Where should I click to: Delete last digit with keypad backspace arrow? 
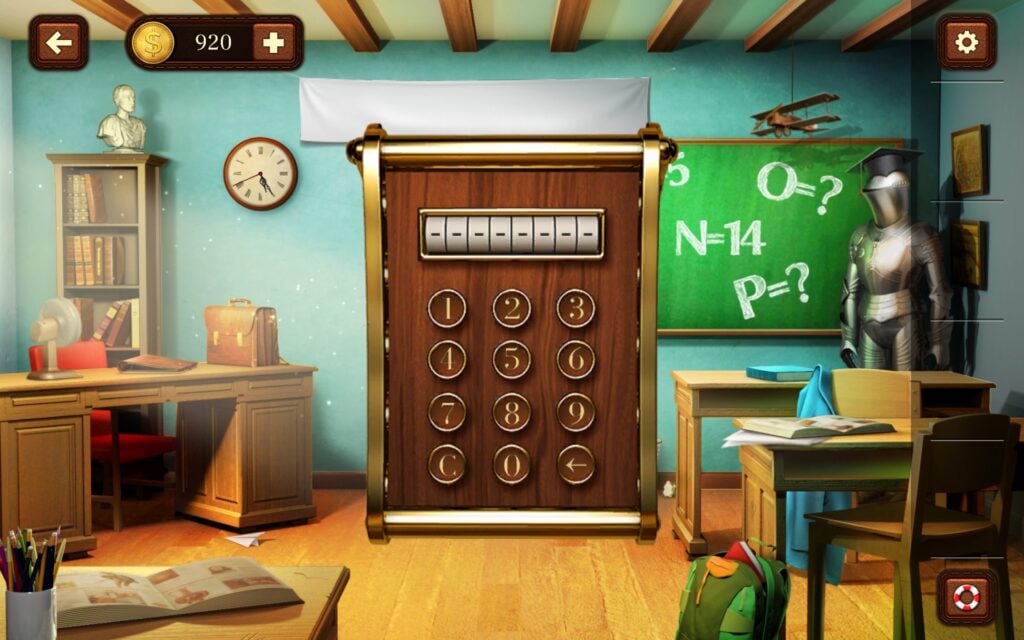pos(576,464)
